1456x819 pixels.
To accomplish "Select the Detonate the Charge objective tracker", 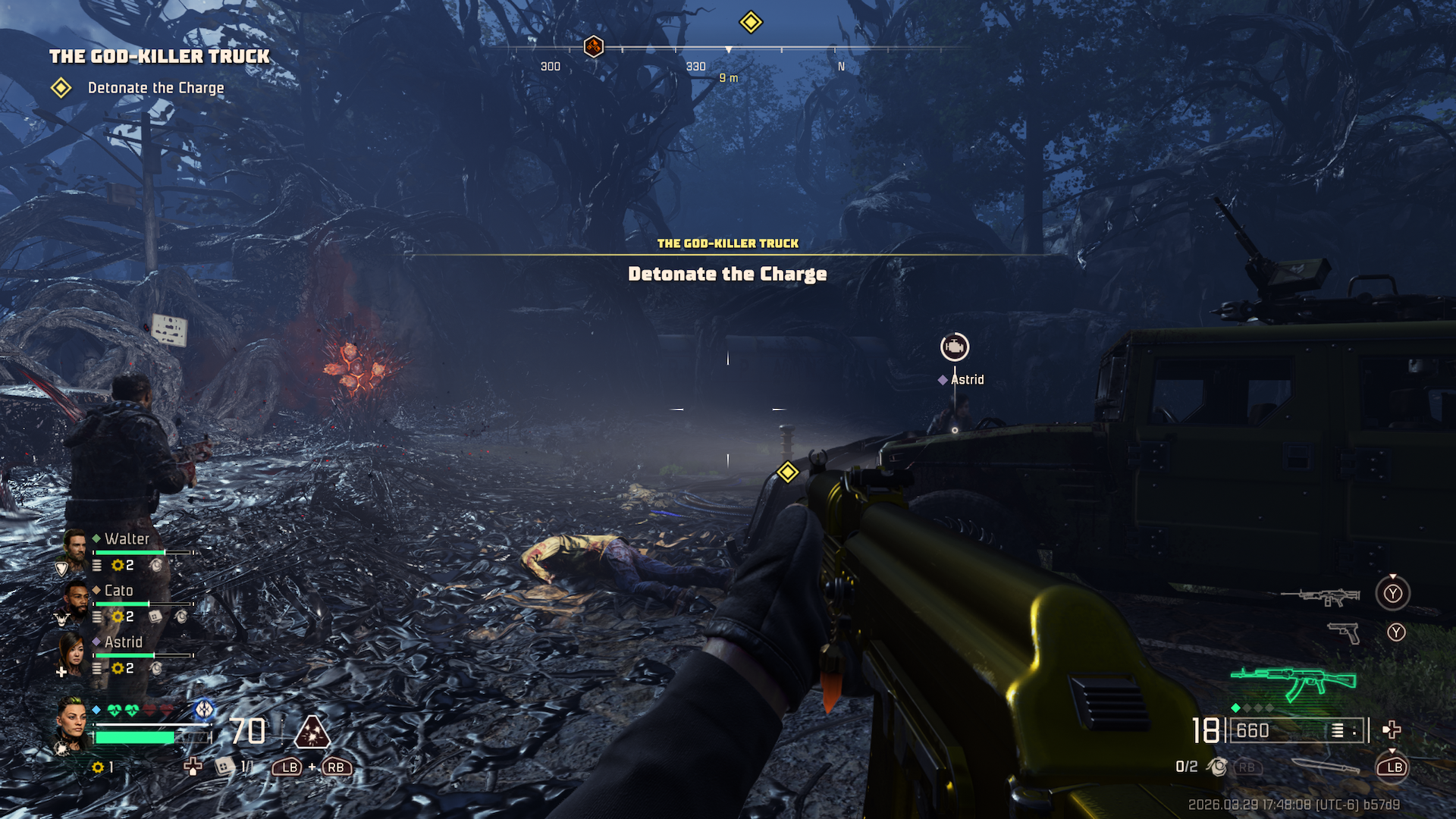I will pyautogui.click(x=155, y=88).
